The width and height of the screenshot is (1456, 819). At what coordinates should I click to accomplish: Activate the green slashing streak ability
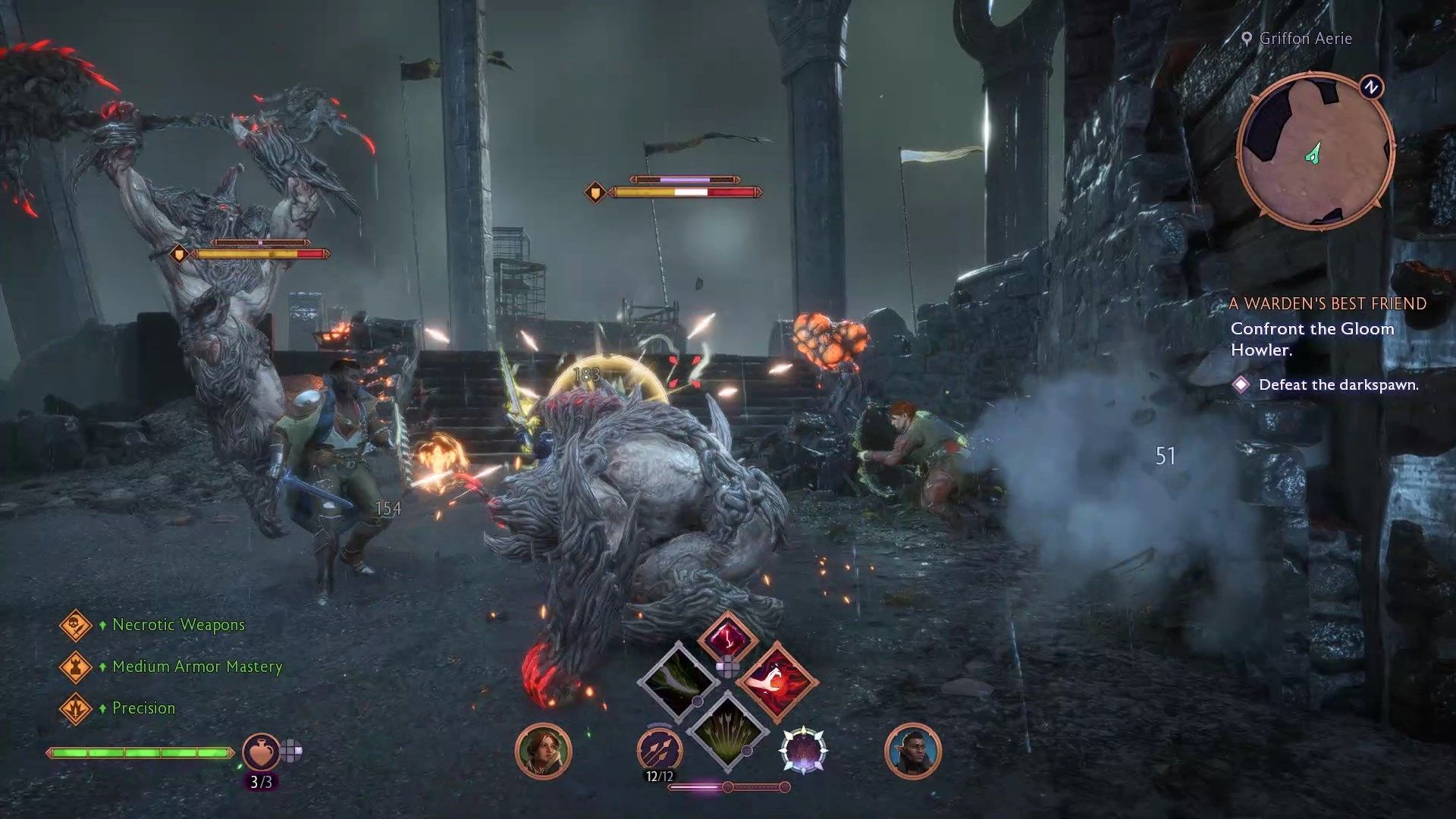(x=677, y=680)
